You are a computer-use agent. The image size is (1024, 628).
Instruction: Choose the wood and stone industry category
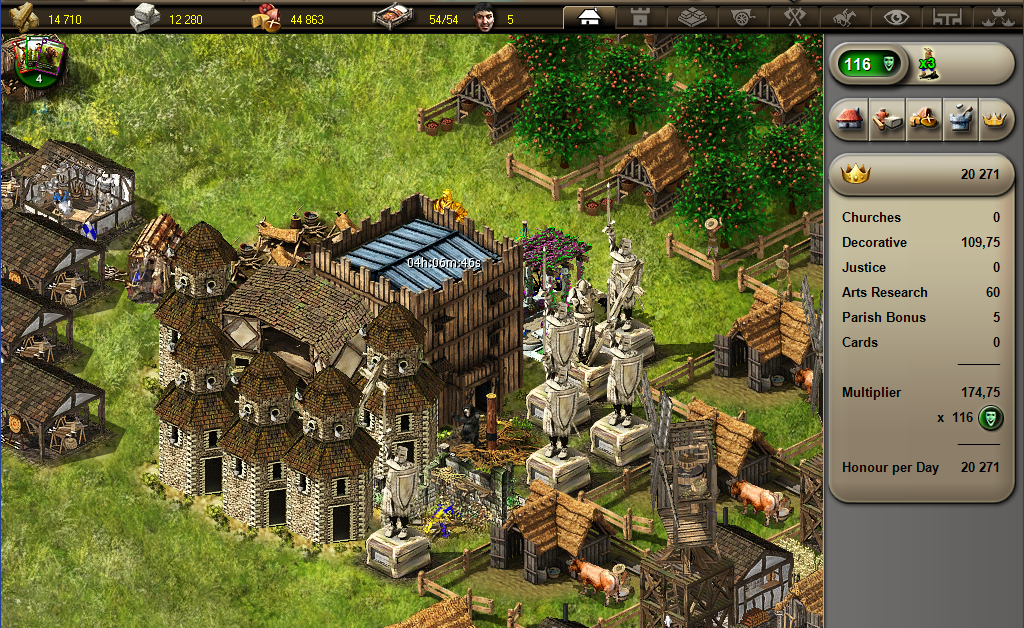pyautogui.click(x=886, y=120)
